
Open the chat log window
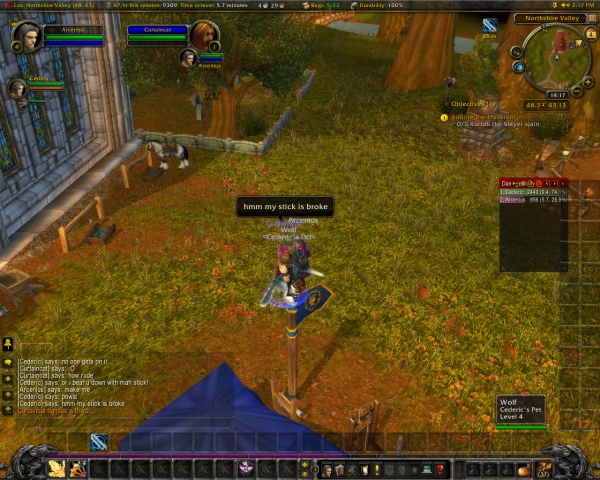pos(70,383)
